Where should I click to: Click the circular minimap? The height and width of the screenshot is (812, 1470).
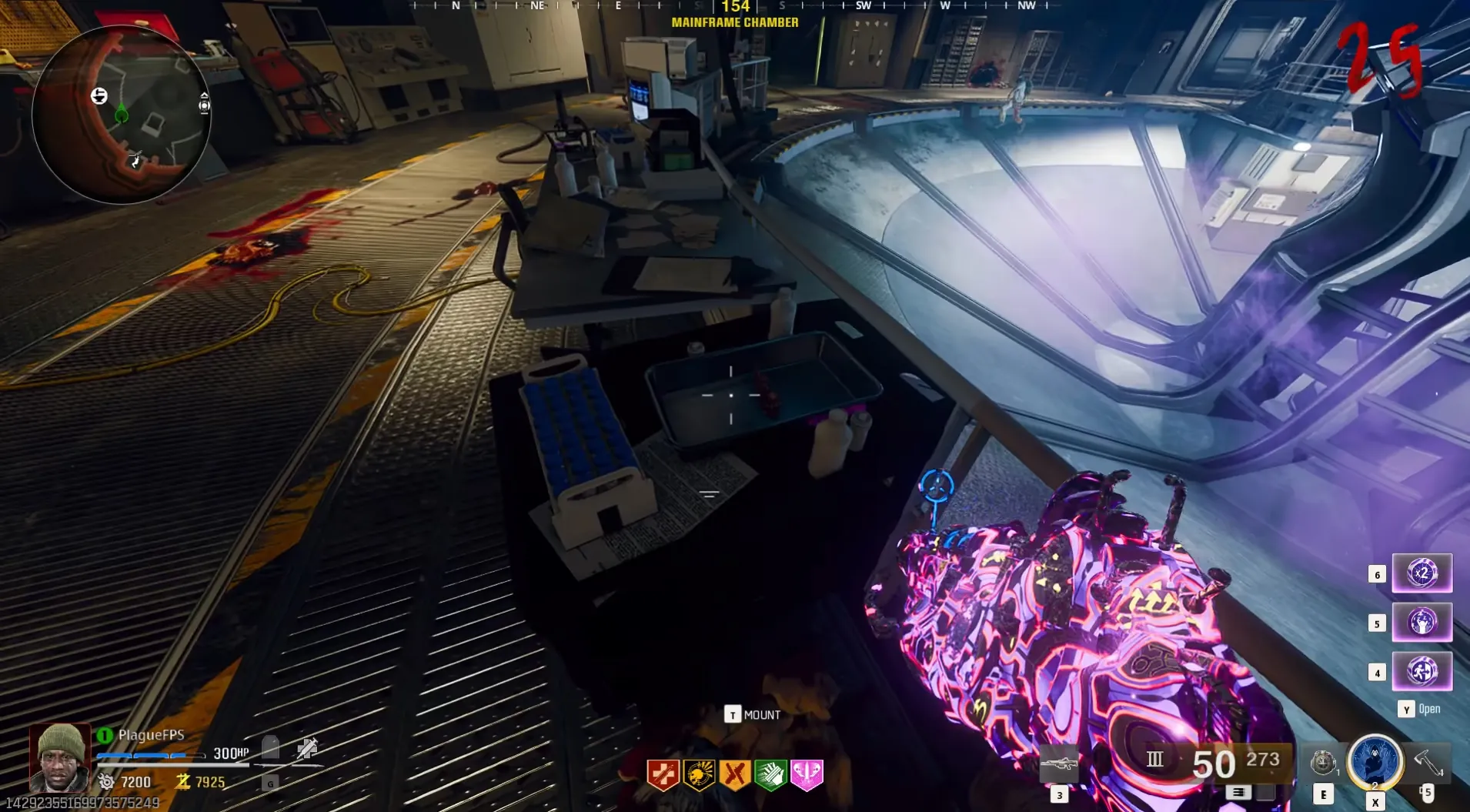click(122, 115)
